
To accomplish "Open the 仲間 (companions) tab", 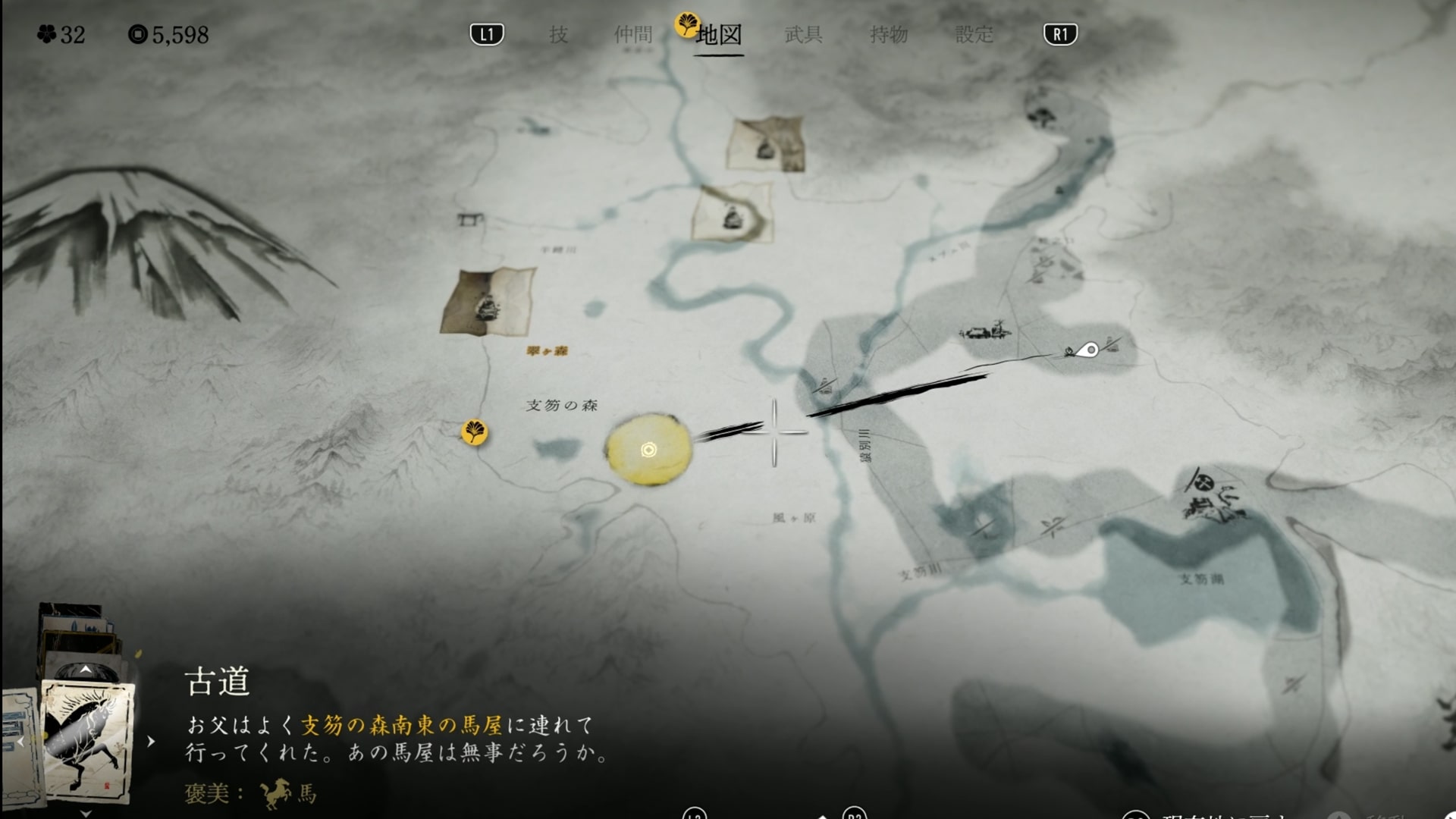I will (633, 35).
